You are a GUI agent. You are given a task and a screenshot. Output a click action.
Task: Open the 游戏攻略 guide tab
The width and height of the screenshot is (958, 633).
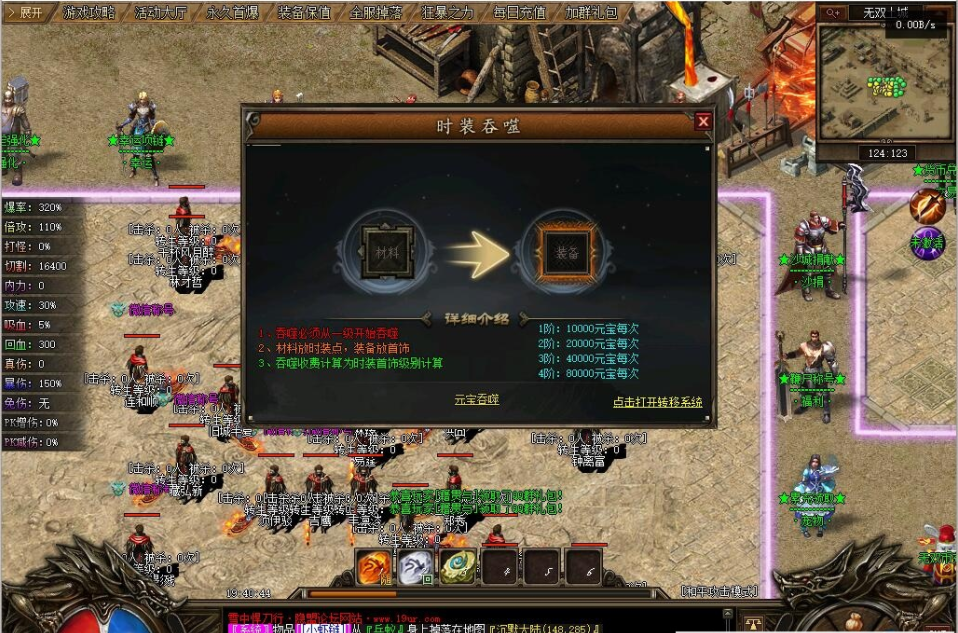(x=89, y=12)
